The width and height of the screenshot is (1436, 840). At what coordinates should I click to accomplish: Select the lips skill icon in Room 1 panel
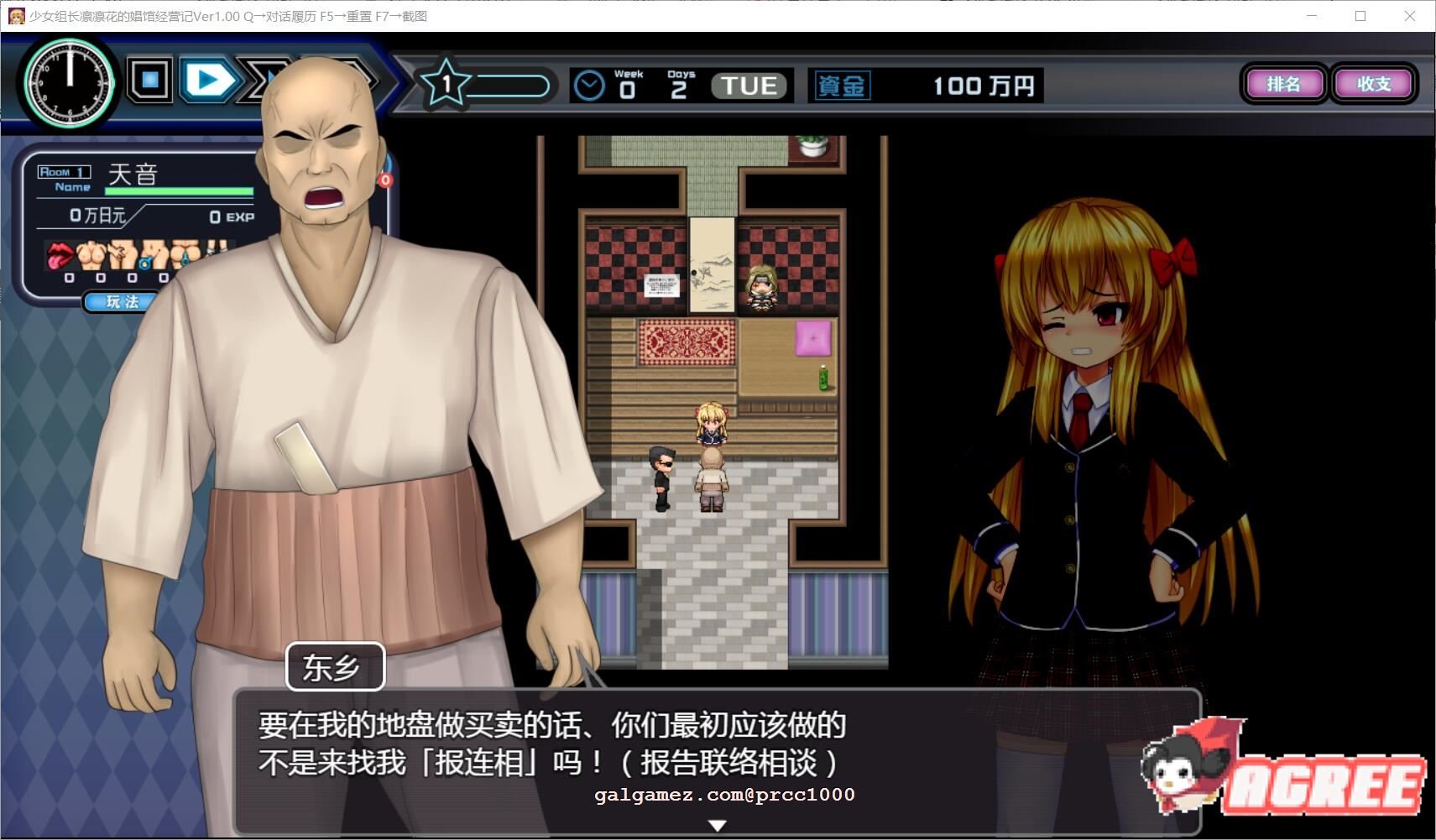60,255
